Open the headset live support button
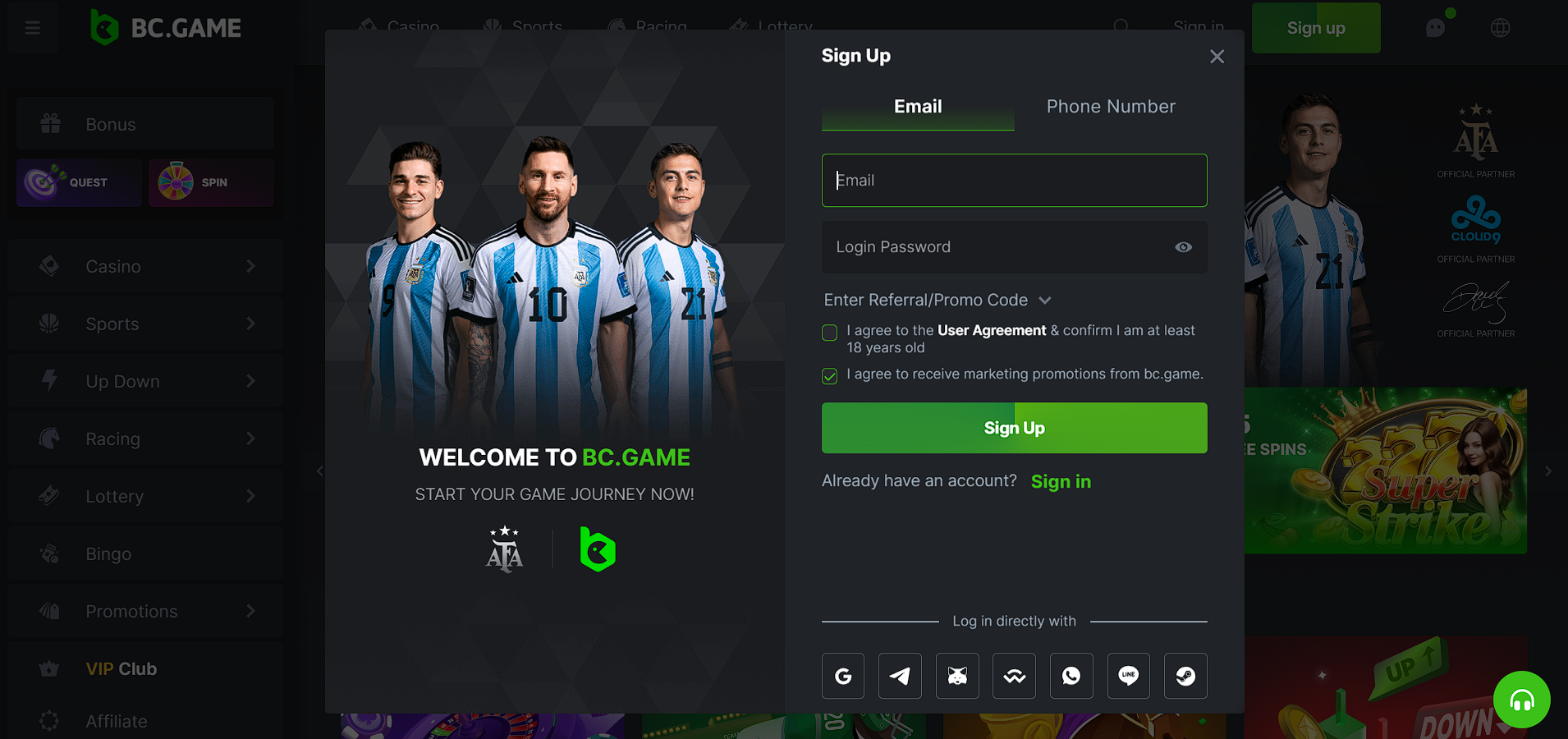This screenshot has height=739, width=1568. pyautogui.click(x=1521, y=700)
